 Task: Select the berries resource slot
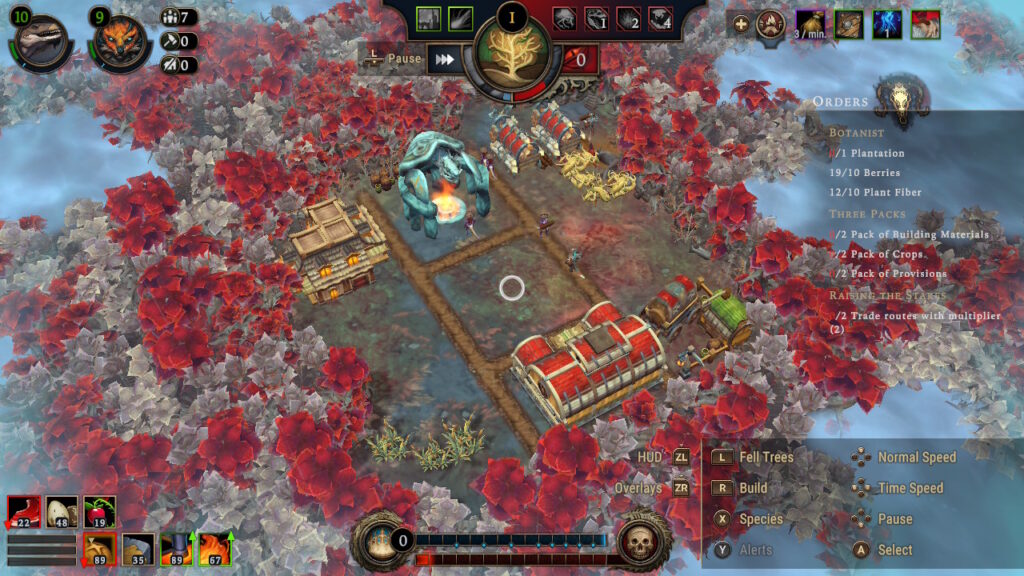point(99,511)
